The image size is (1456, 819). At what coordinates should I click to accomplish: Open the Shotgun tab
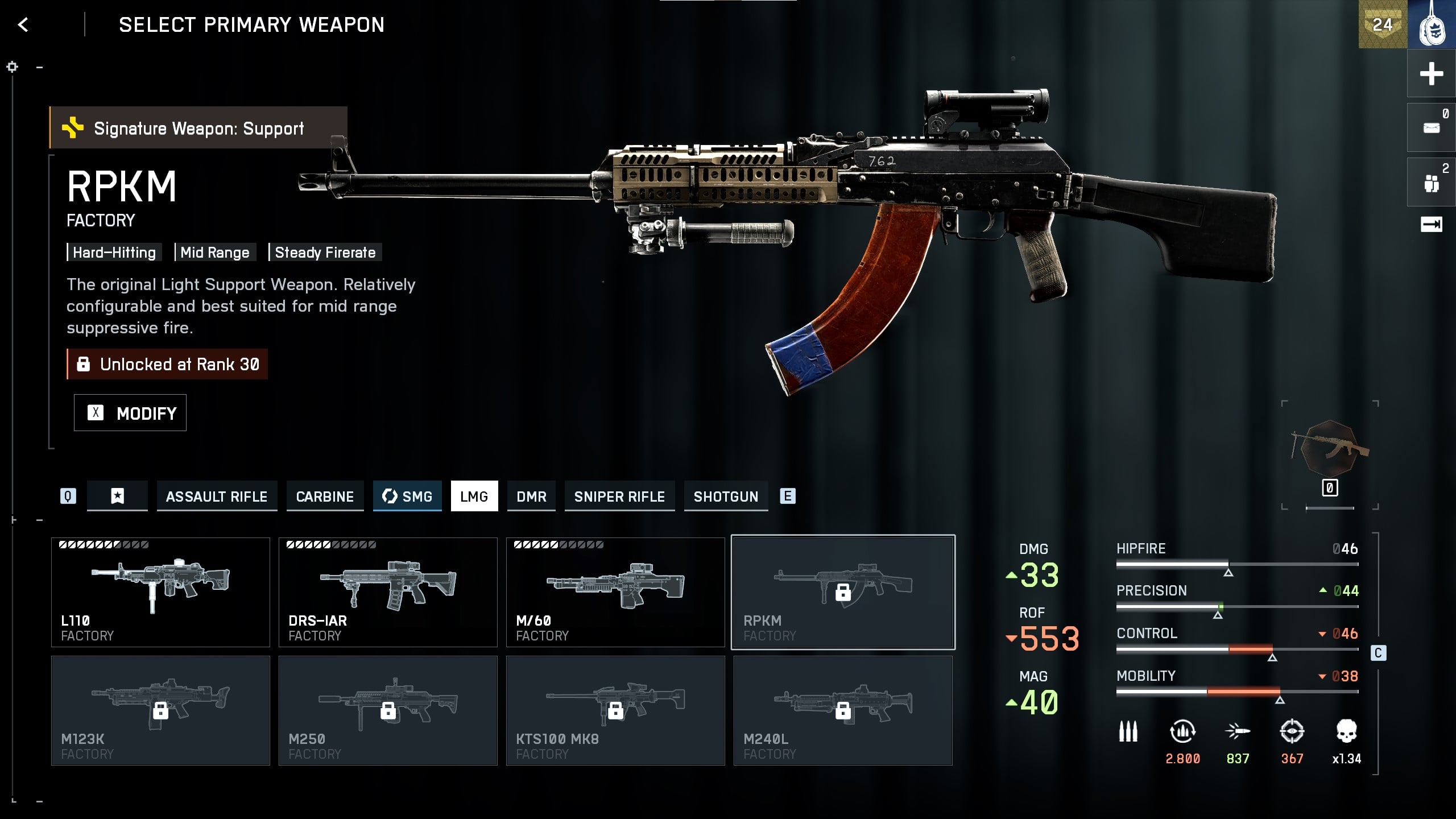click(x=726, y=497)
